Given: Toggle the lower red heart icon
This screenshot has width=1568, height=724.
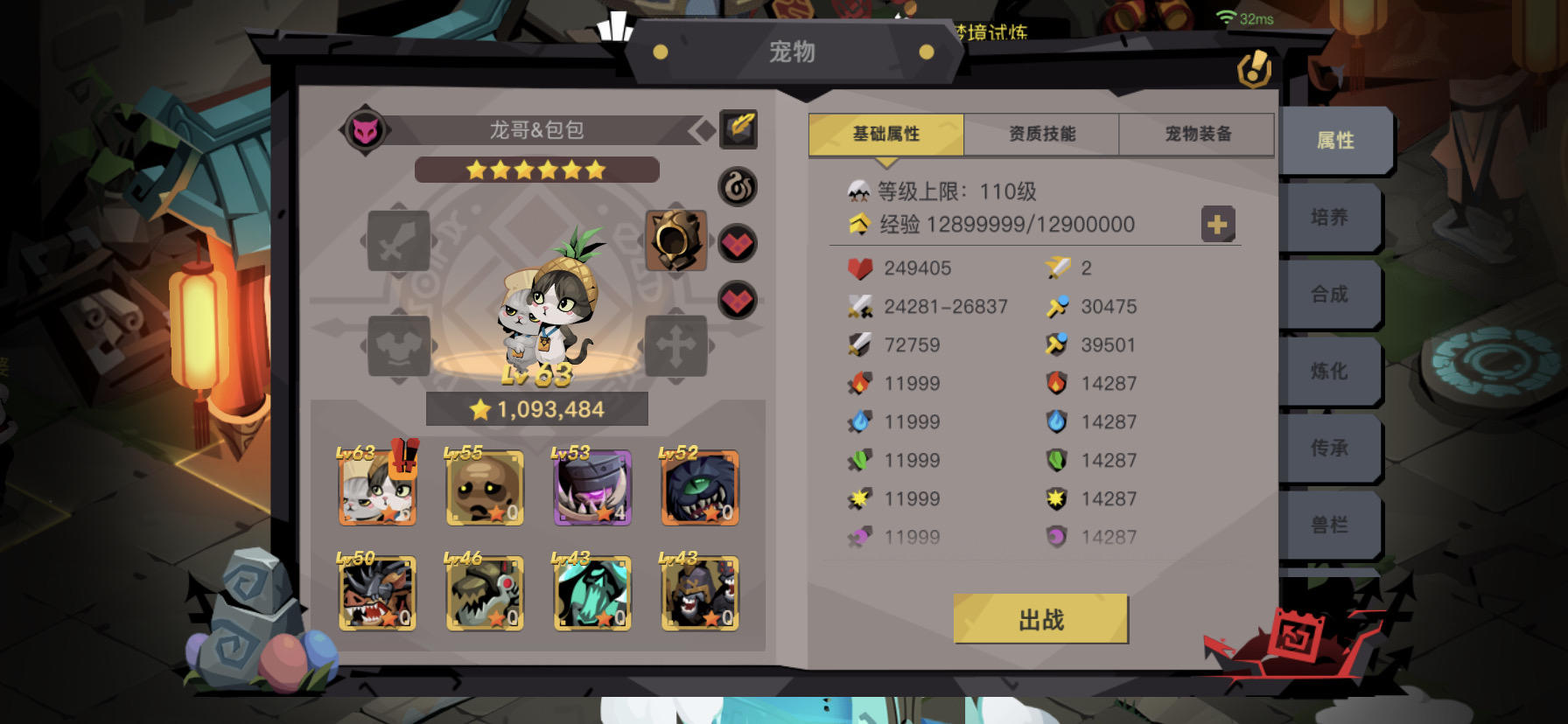Looking at the screenshot, I should point(738,300).
